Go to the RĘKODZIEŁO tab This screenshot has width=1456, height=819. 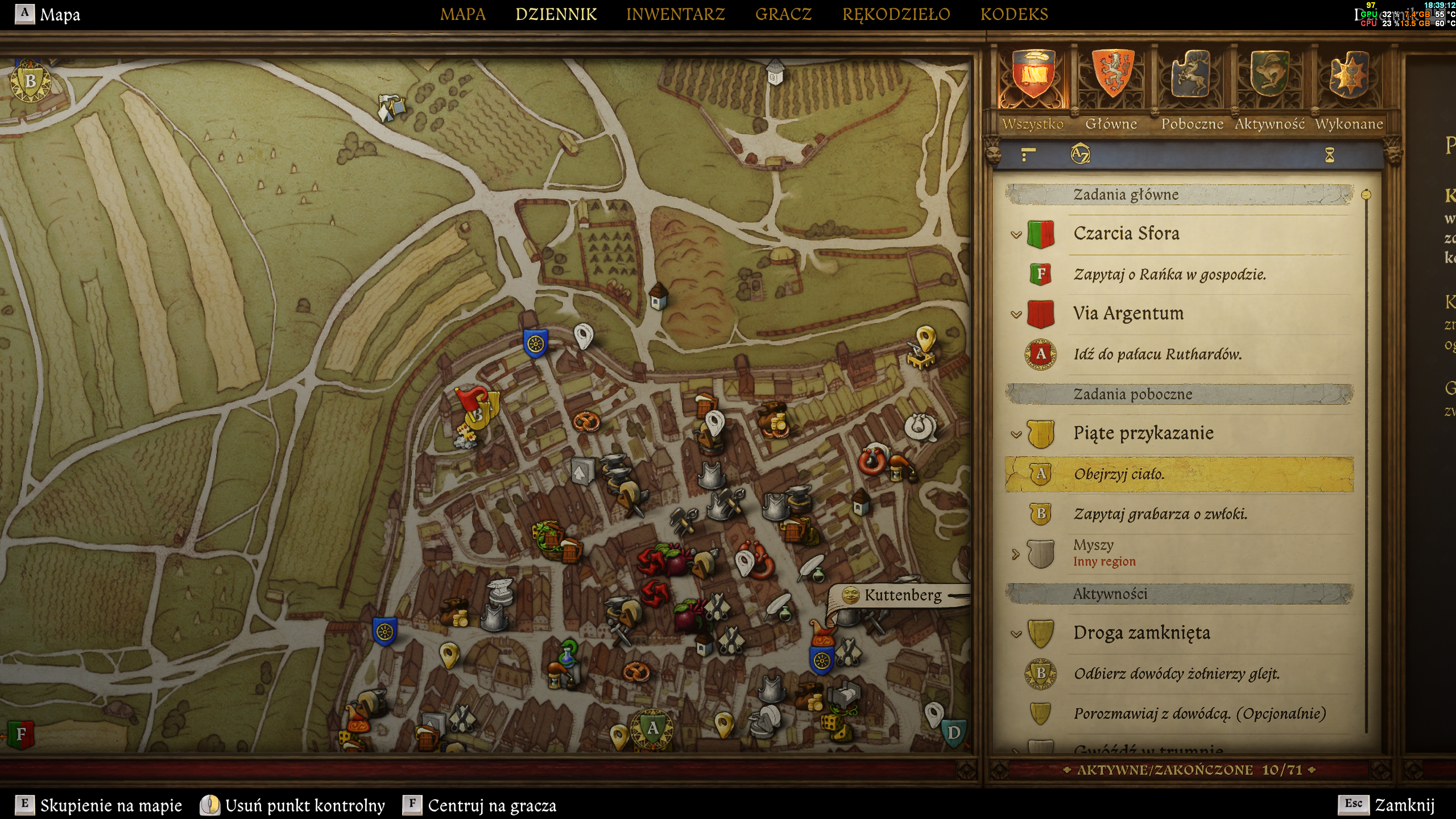coord(896,14)
